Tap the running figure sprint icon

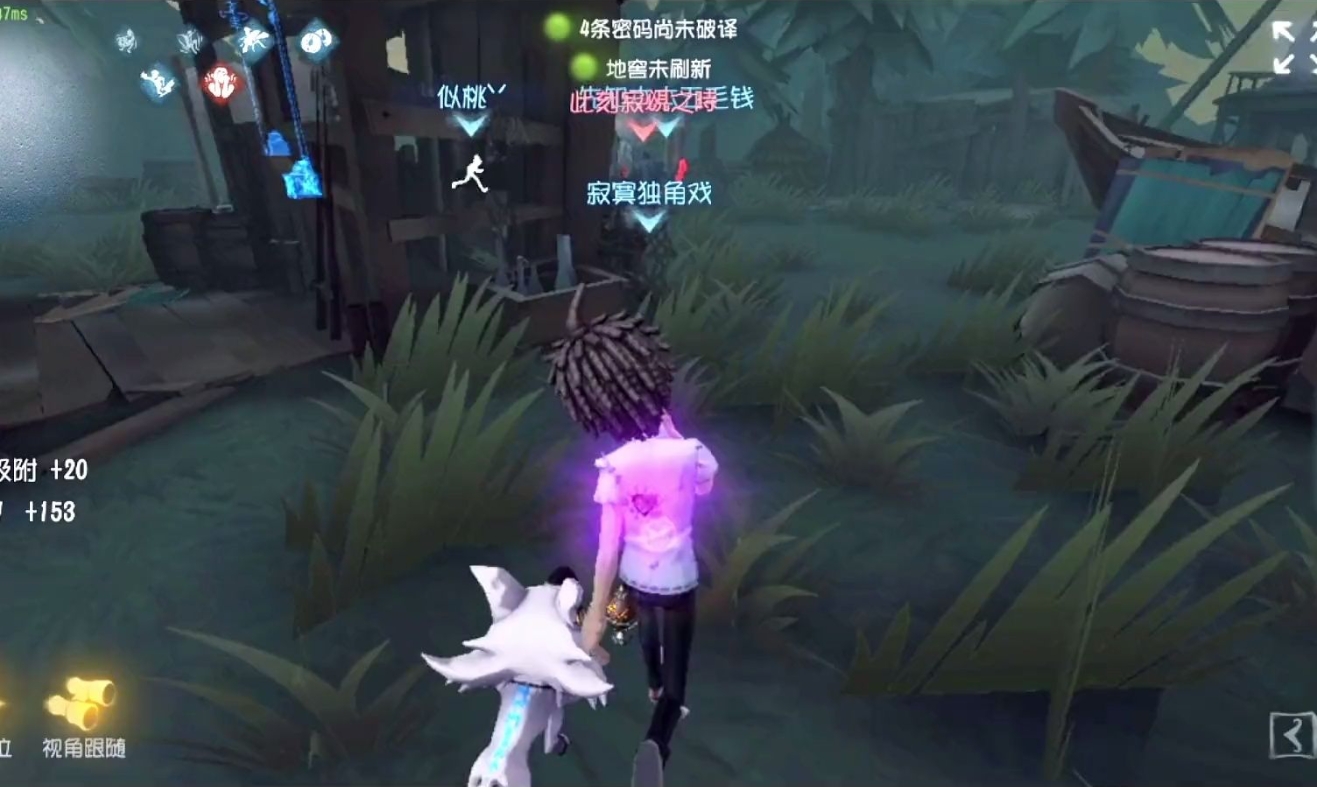click(x=473, y=174)
